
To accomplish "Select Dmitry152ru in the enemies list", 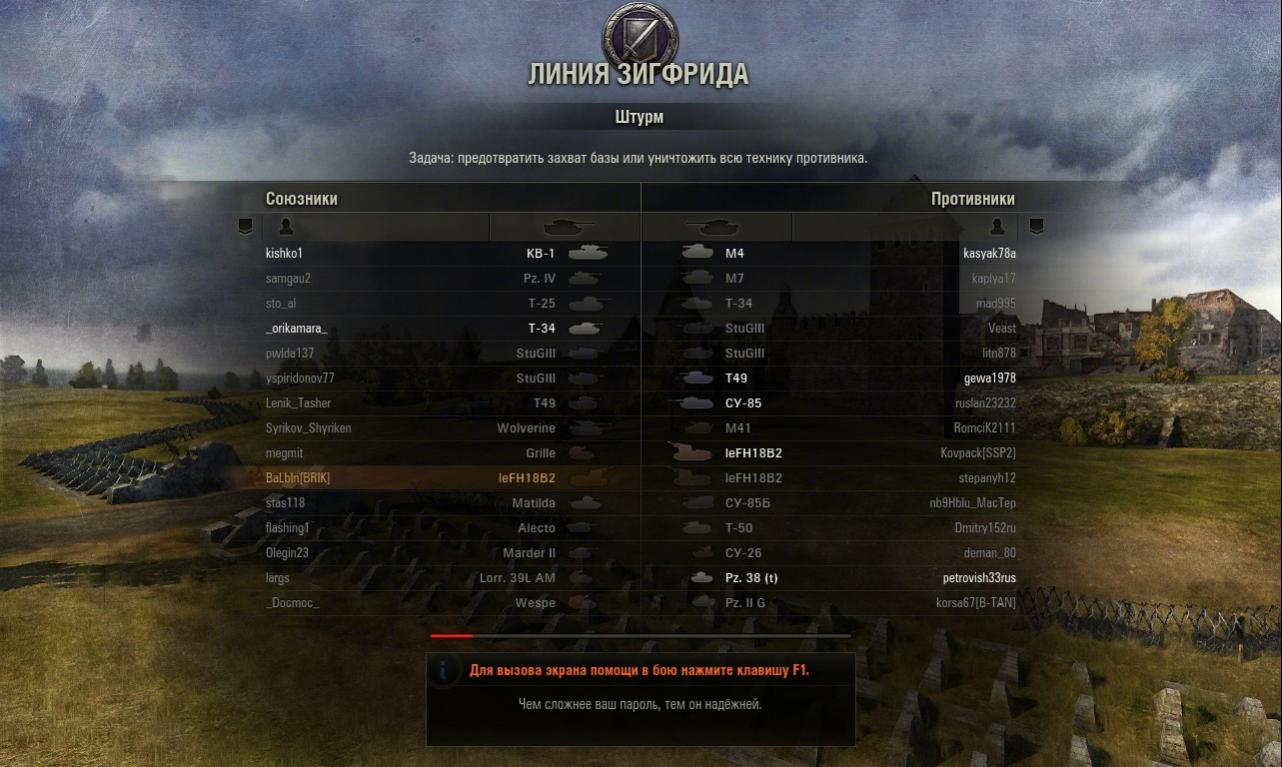I will point(985,528).
